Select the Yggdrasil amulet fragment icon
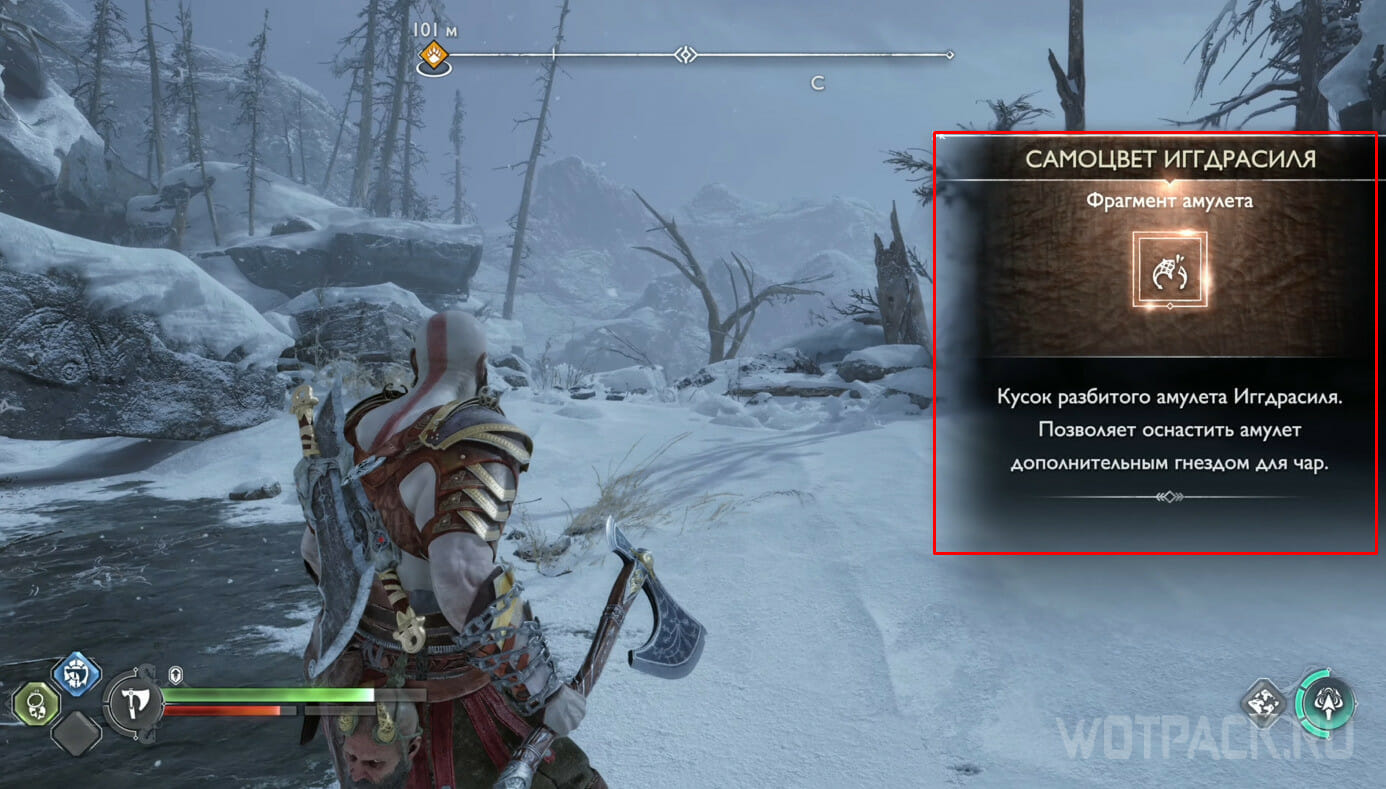Image resolution: width=1386 pixels, height=789 pixels. click(1170, 270)
